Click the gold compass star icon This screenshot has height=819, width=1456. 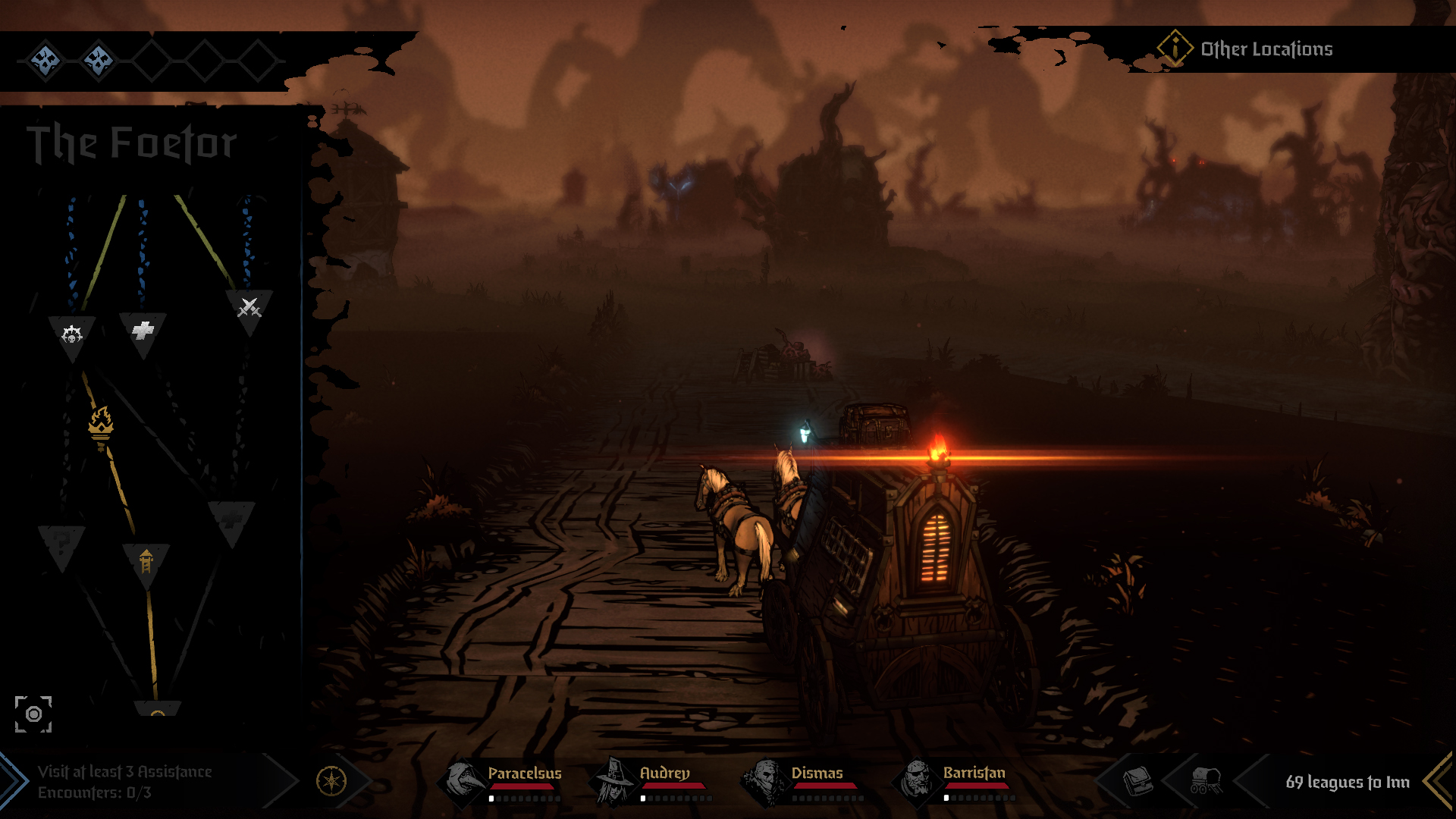coord(331,781)
